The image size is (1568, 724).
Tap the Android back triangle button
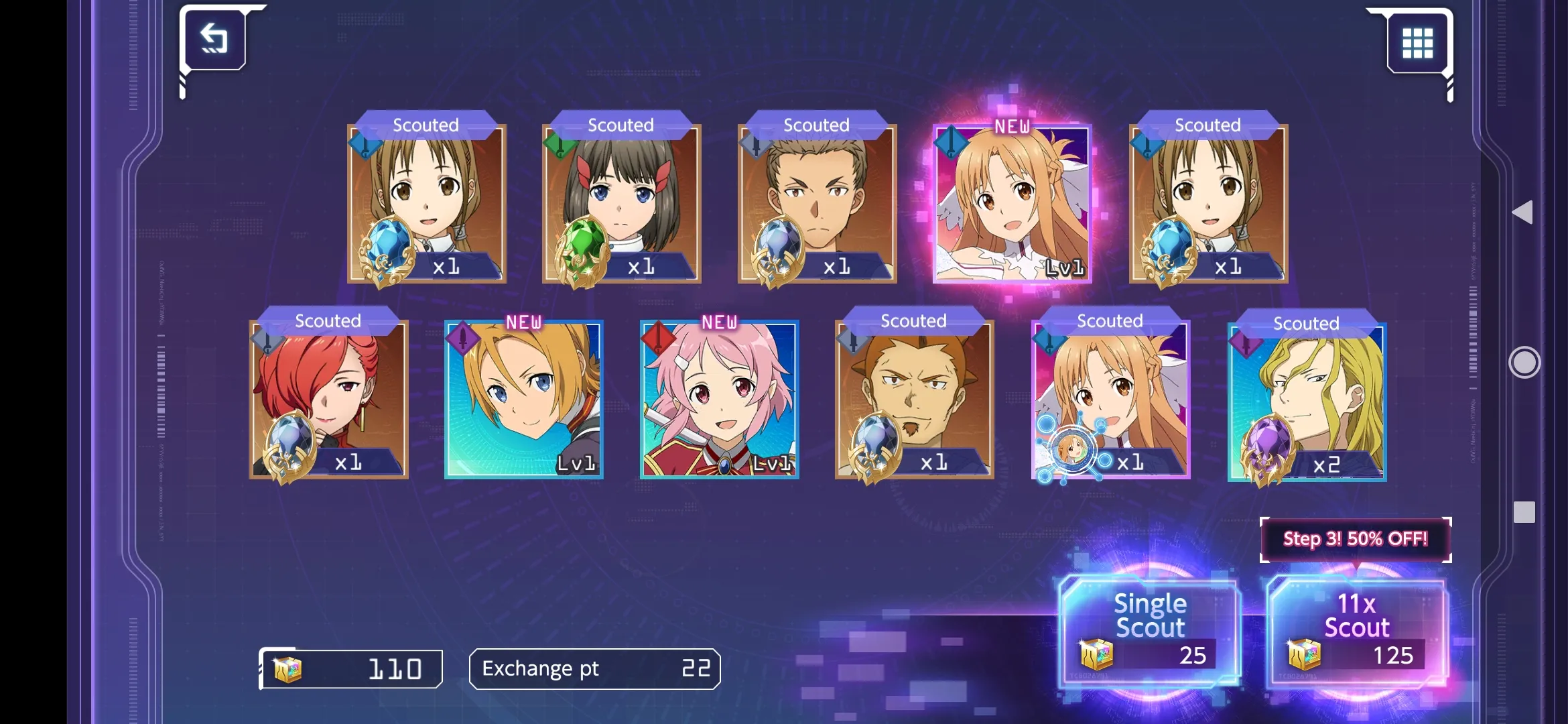coord(1523,213)
